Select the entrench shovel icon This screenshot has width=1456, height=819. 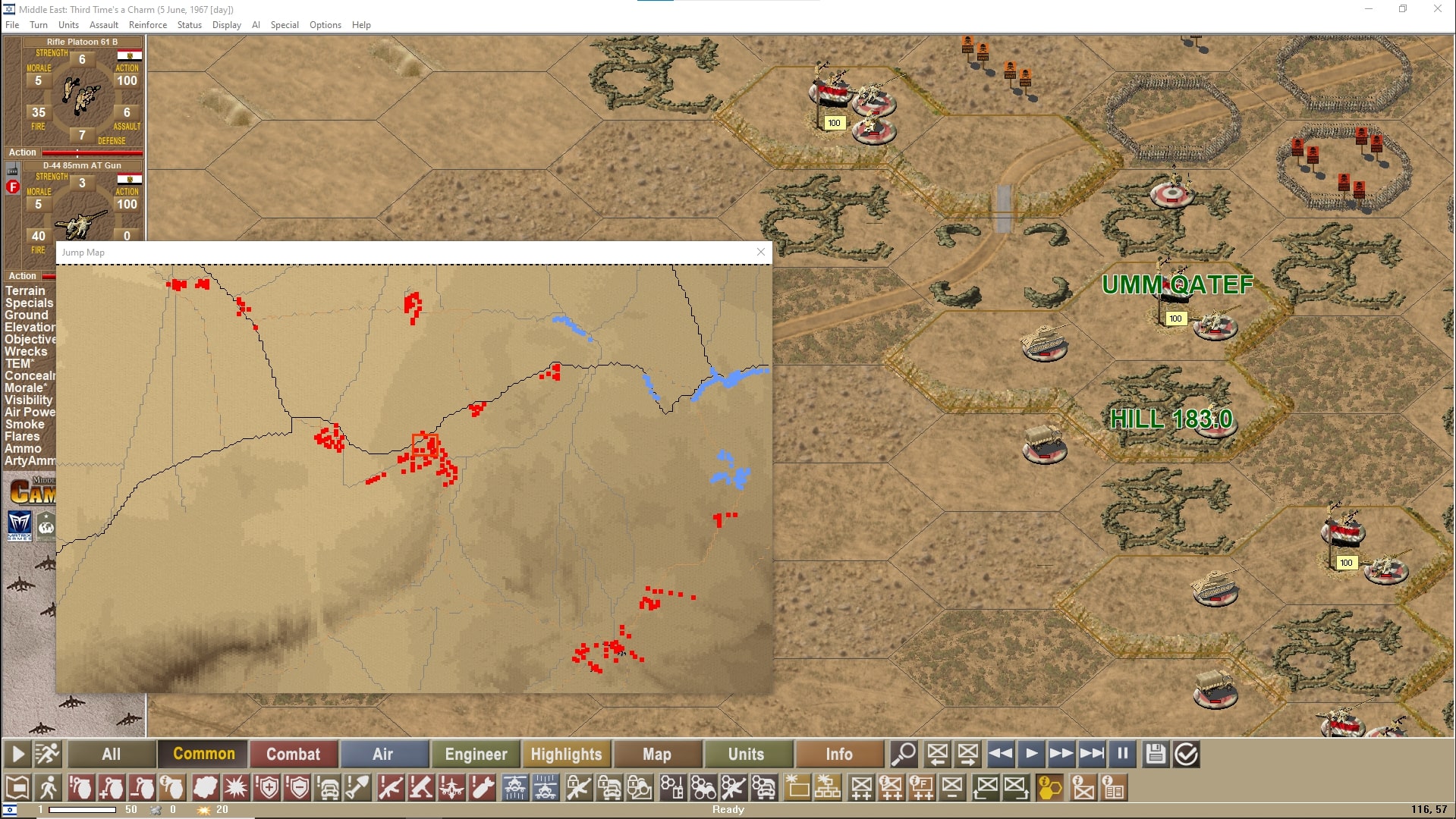point(359,788)
